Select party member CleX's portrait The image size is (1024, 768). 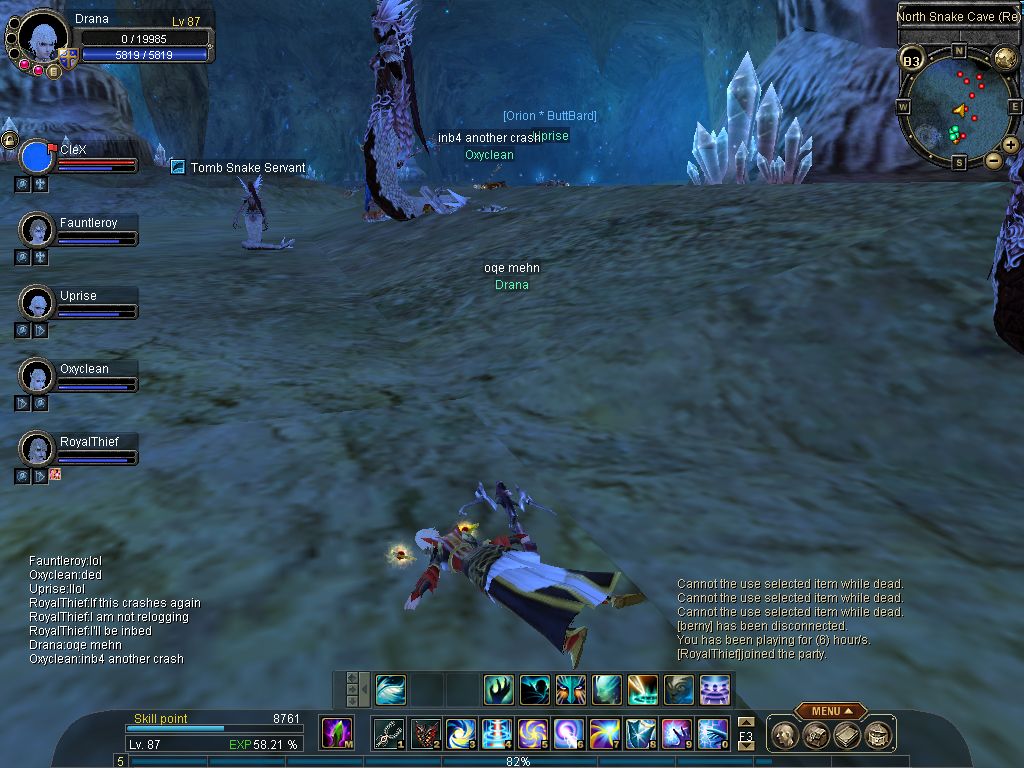coord(36,157)
